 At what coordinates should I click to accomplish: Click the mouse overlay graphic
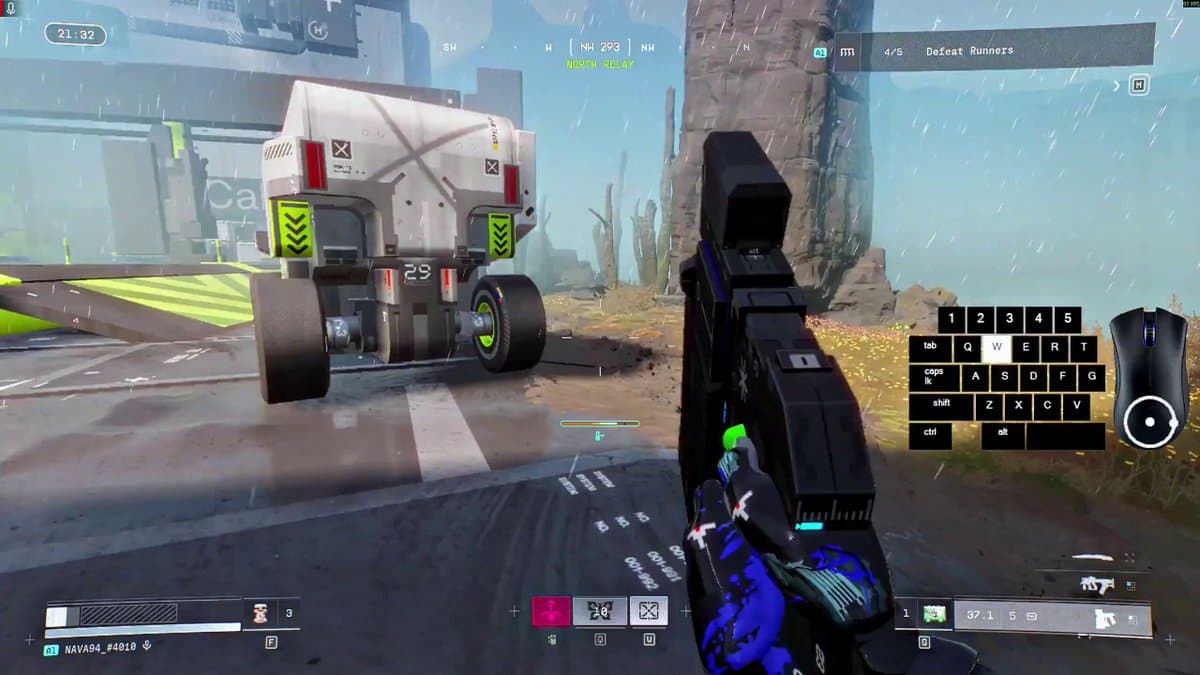(1150, 377)
